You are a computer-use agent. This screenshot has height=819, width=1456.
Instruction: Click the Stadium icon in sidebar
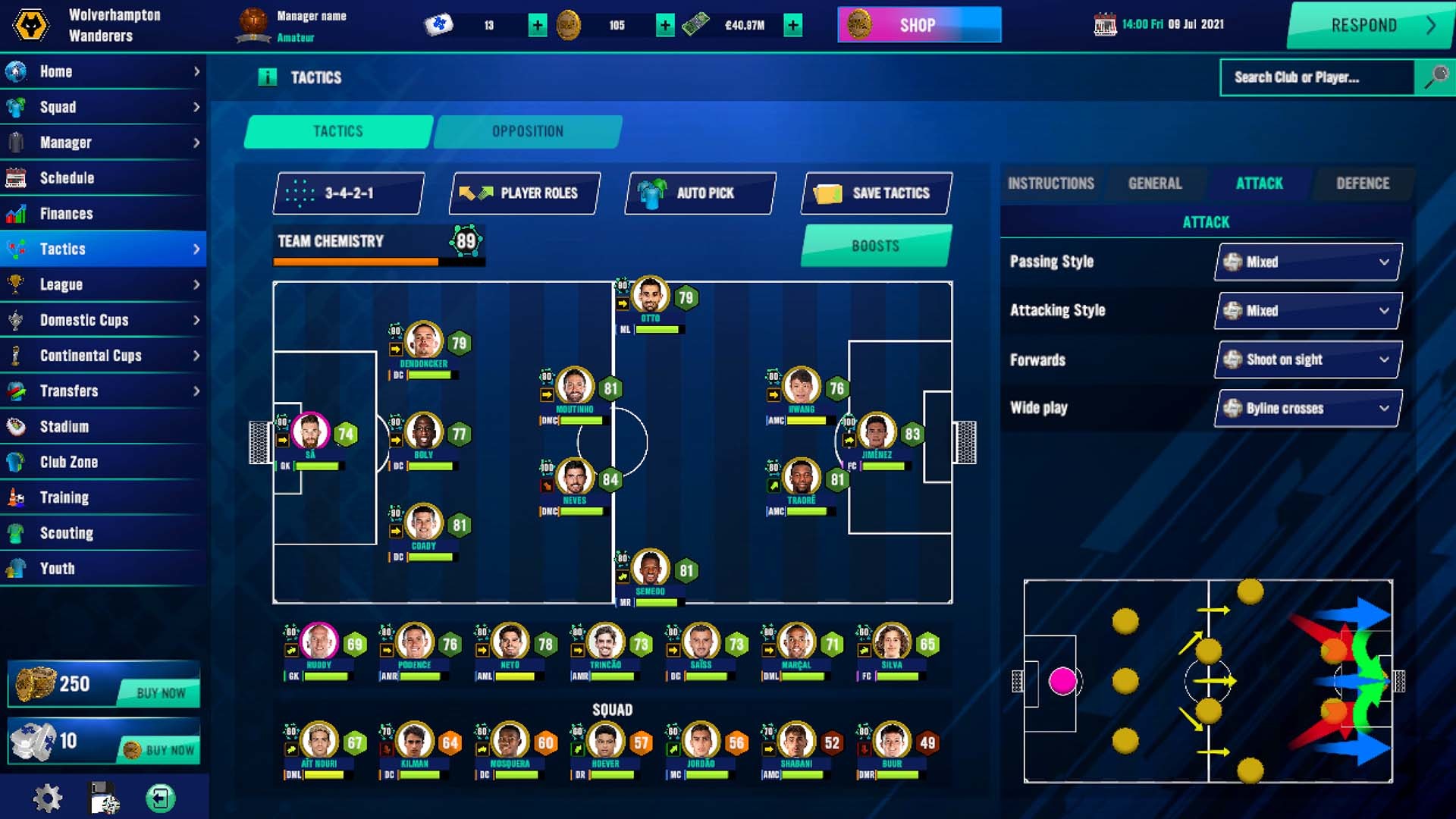tap(17, 426)
